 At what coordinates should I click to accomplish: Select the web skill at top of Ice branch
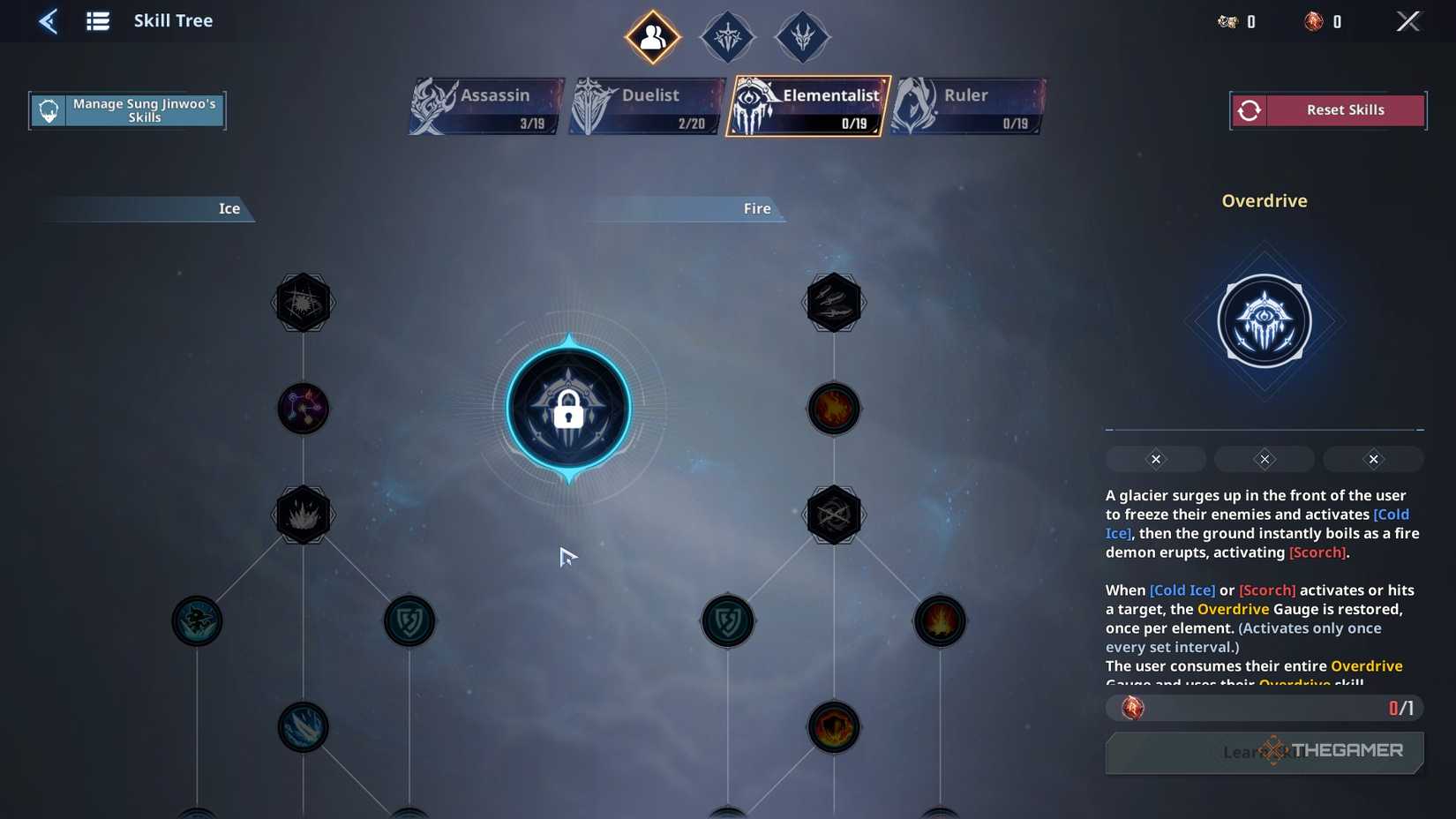304,301
